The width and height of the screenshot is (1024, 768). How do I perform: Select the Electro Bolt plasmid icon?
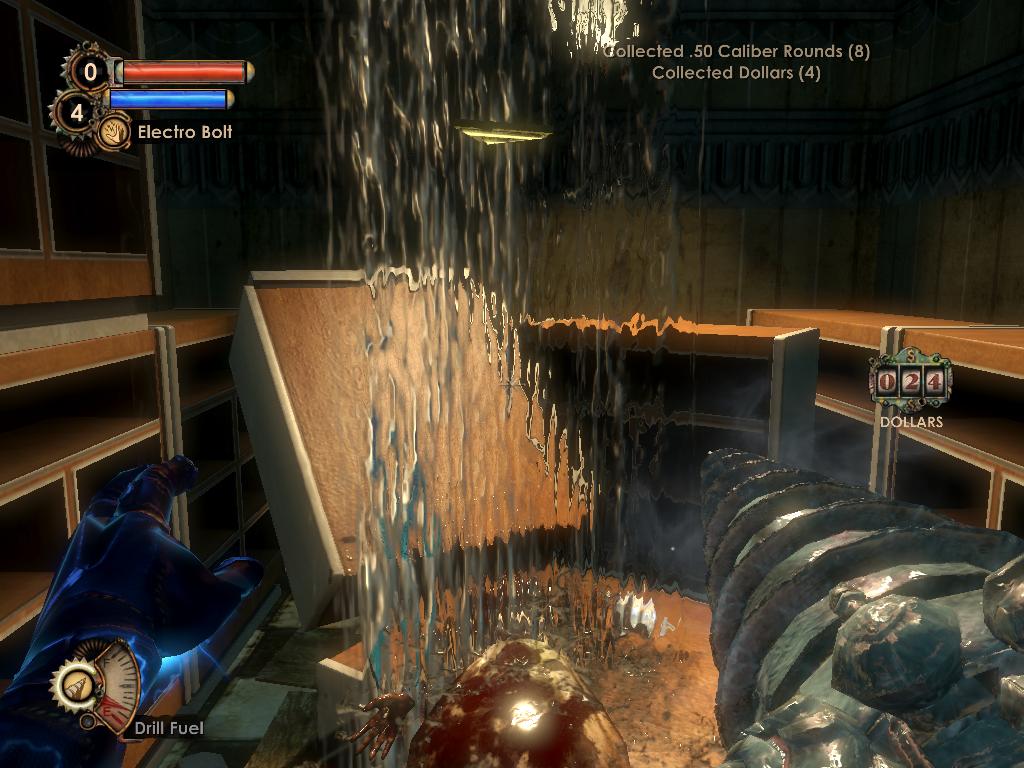point(113,132)
